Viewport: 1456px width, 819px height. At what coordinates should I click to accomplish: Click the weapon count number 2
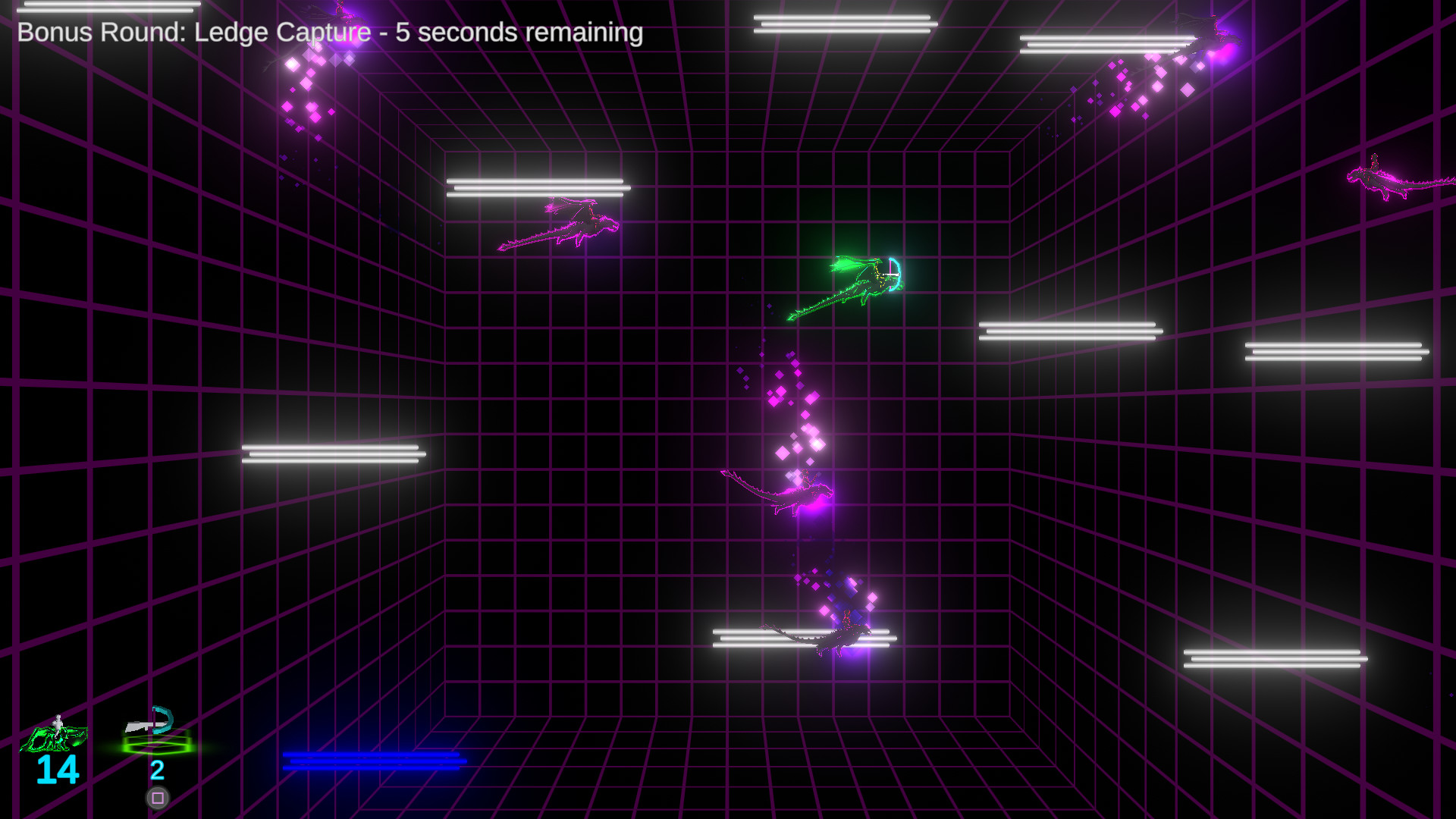tap(157, 772)
